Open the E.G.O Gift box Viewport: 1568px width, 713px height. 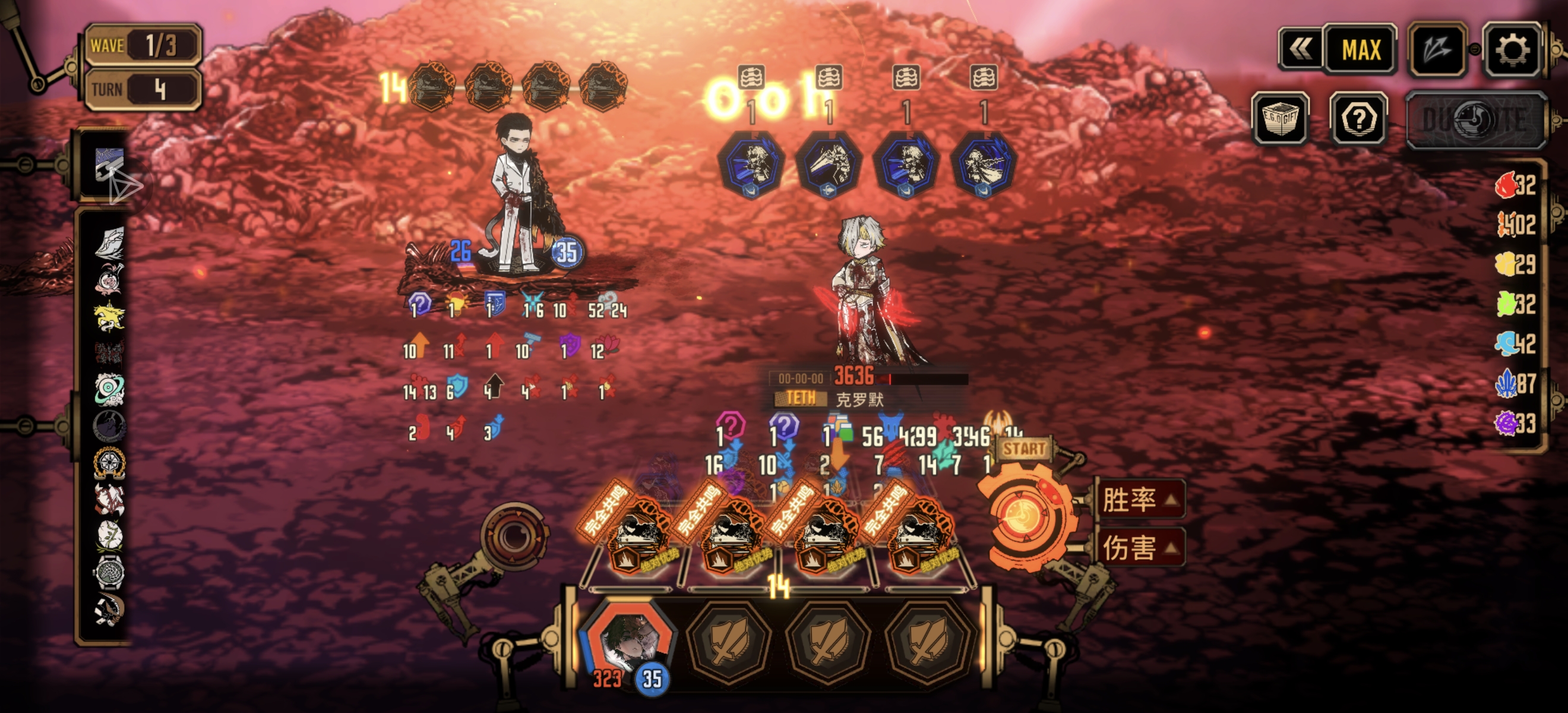pos(1280,119)
